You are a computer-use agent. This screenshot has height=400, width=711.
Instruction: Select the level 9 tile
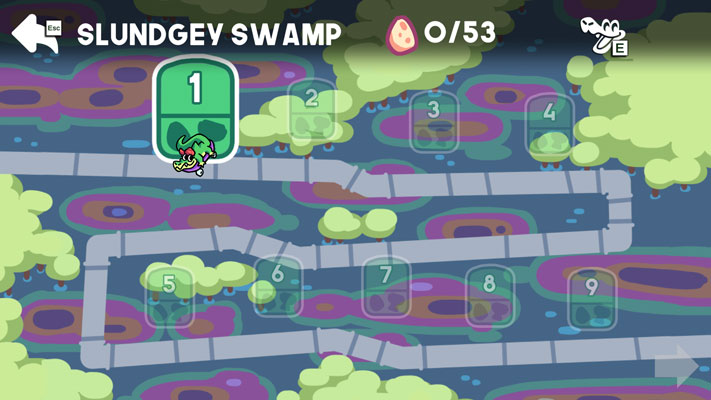[x=592, y=299]
